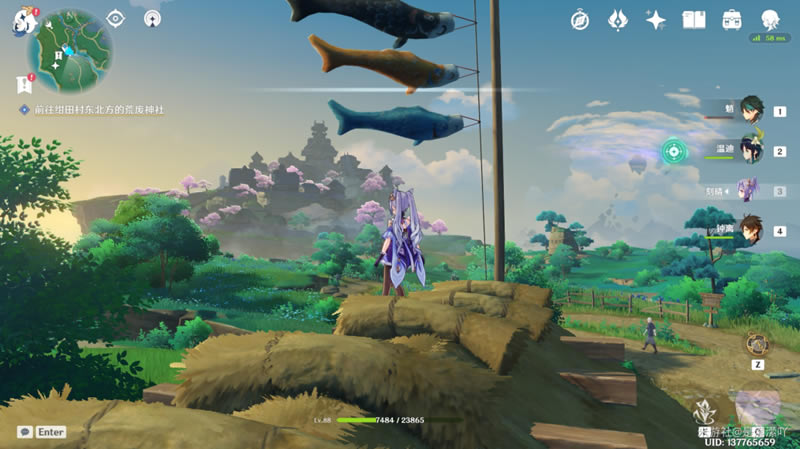Open the chat speech bubble icon
This screenshot has width=800, height=449.
24,432
